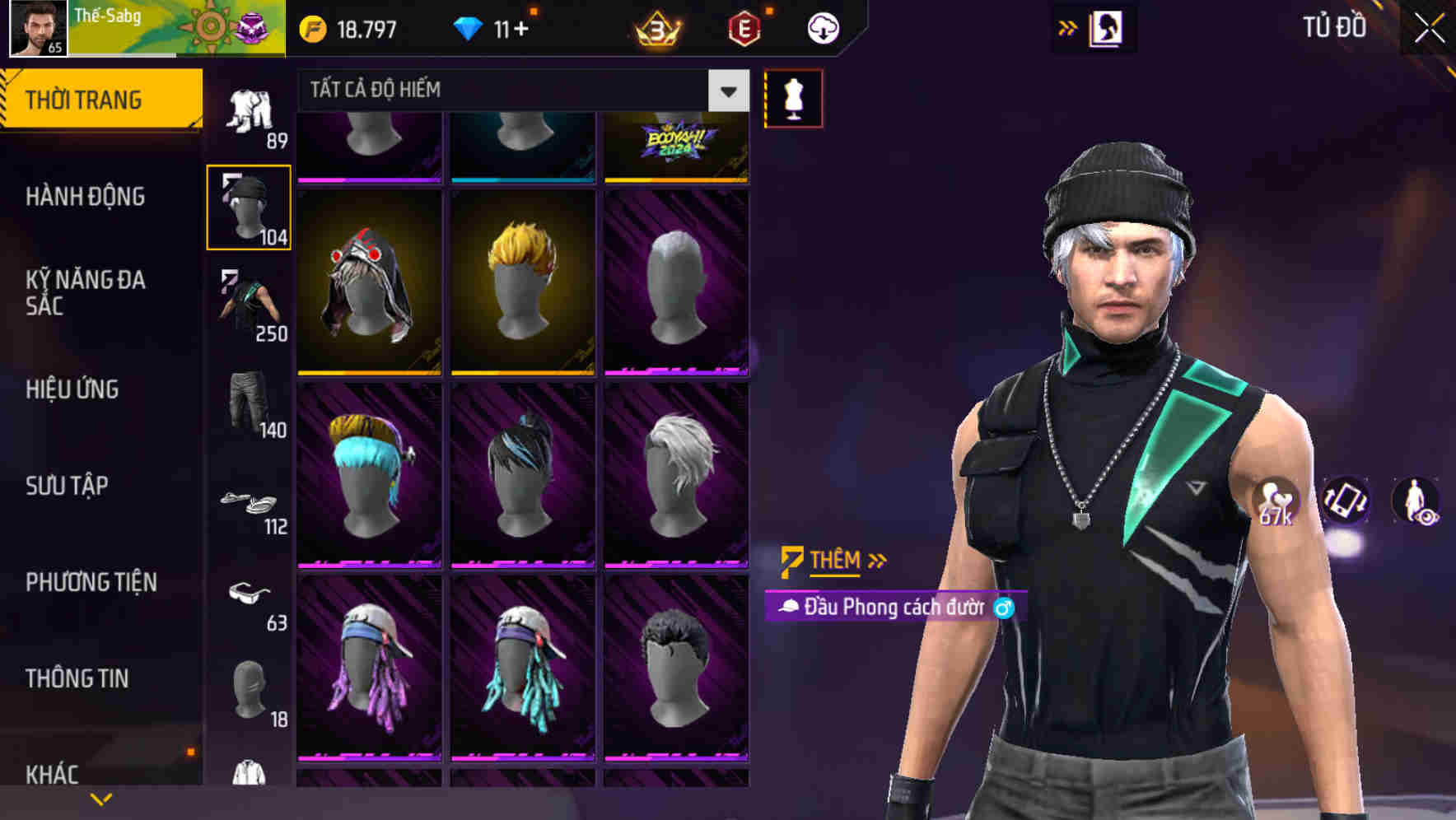Click the mannequin outfit preview icon
Screen dimensions: 1456x820
pos(793,97)
